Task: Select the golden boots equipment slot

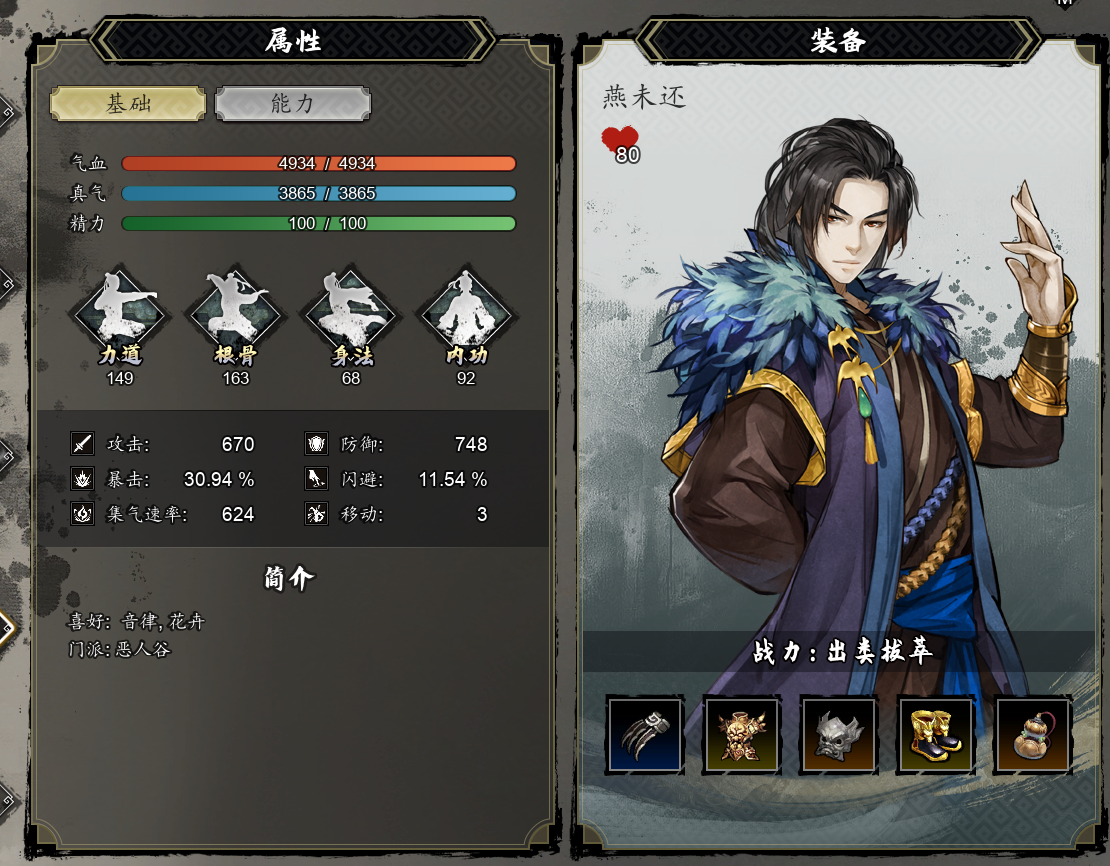Action: click(x=936, y=736)
